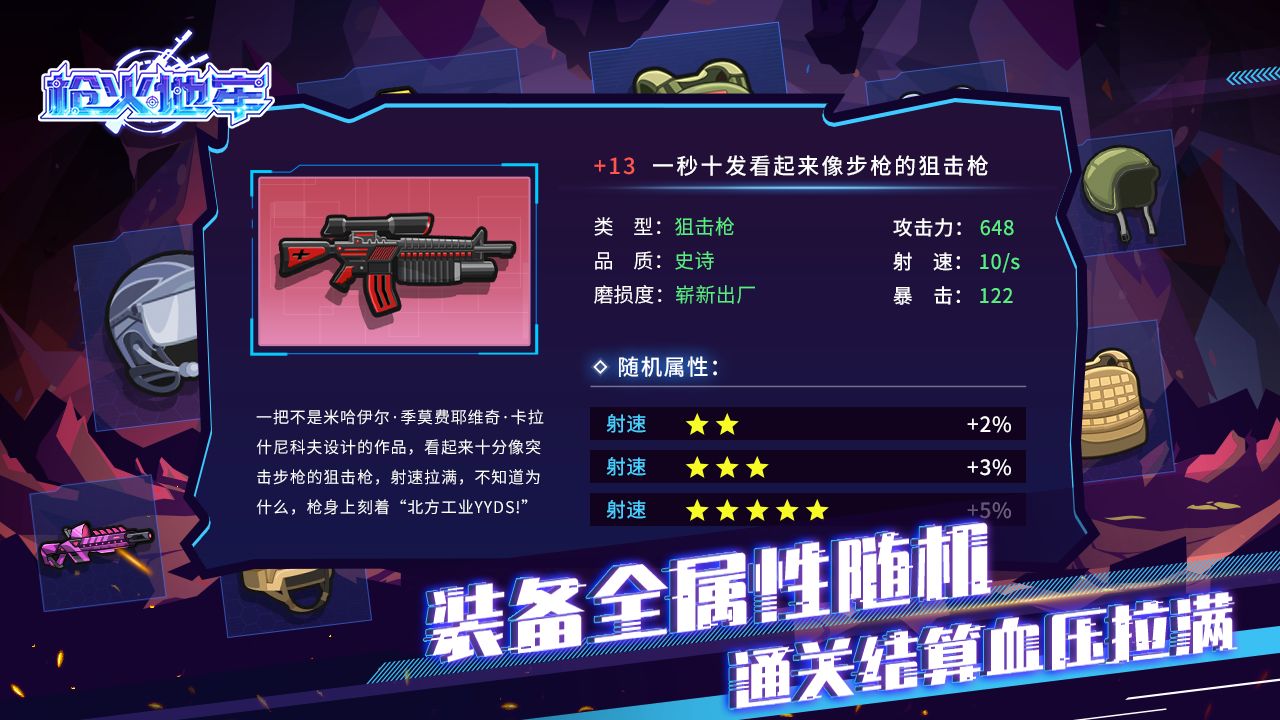Select the two-star 射速 +2% attribute row

pyautogui.click(x=805, y=424)
